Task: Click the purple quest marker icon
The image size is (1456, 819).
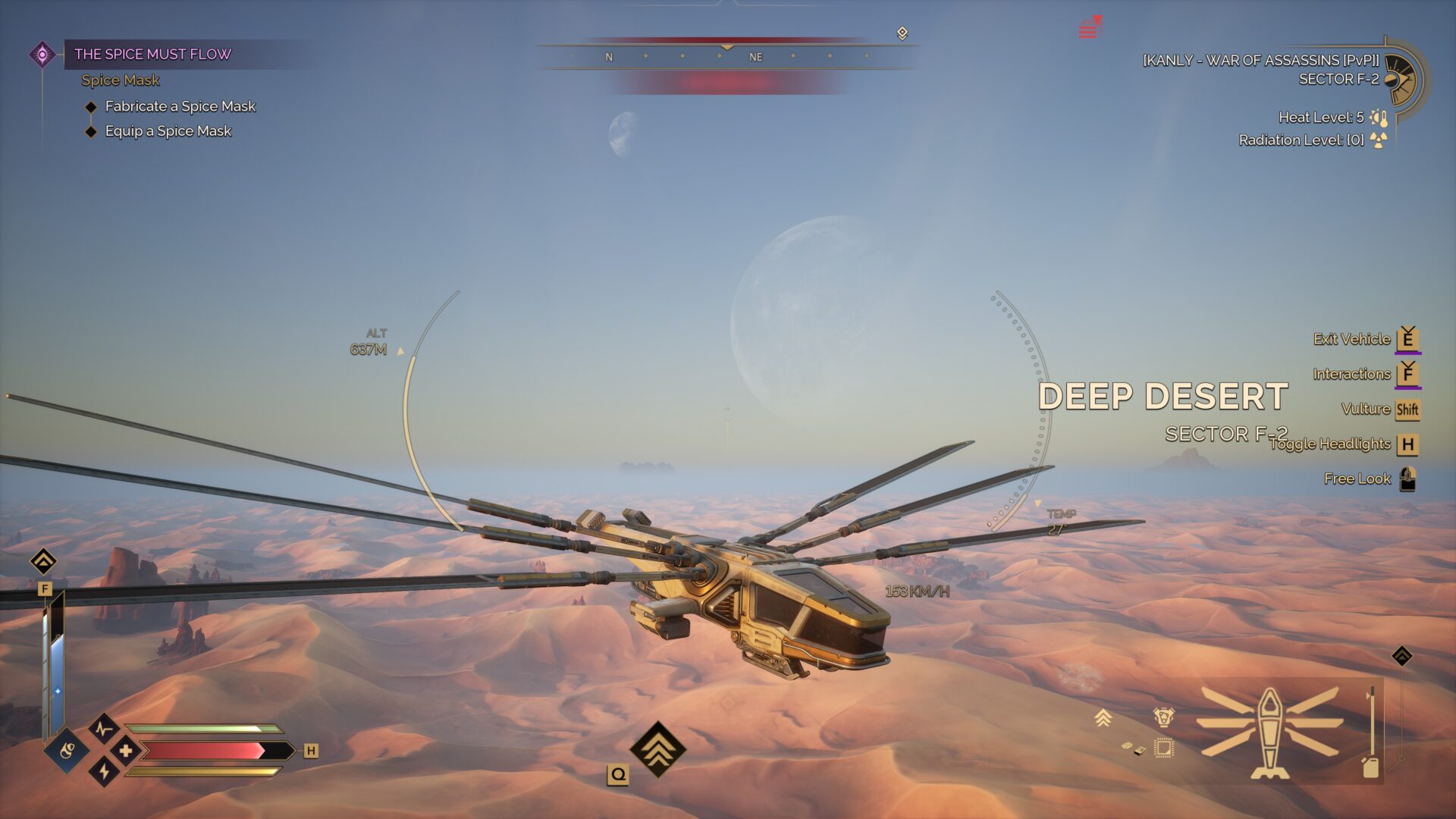Action: [42, 55]
